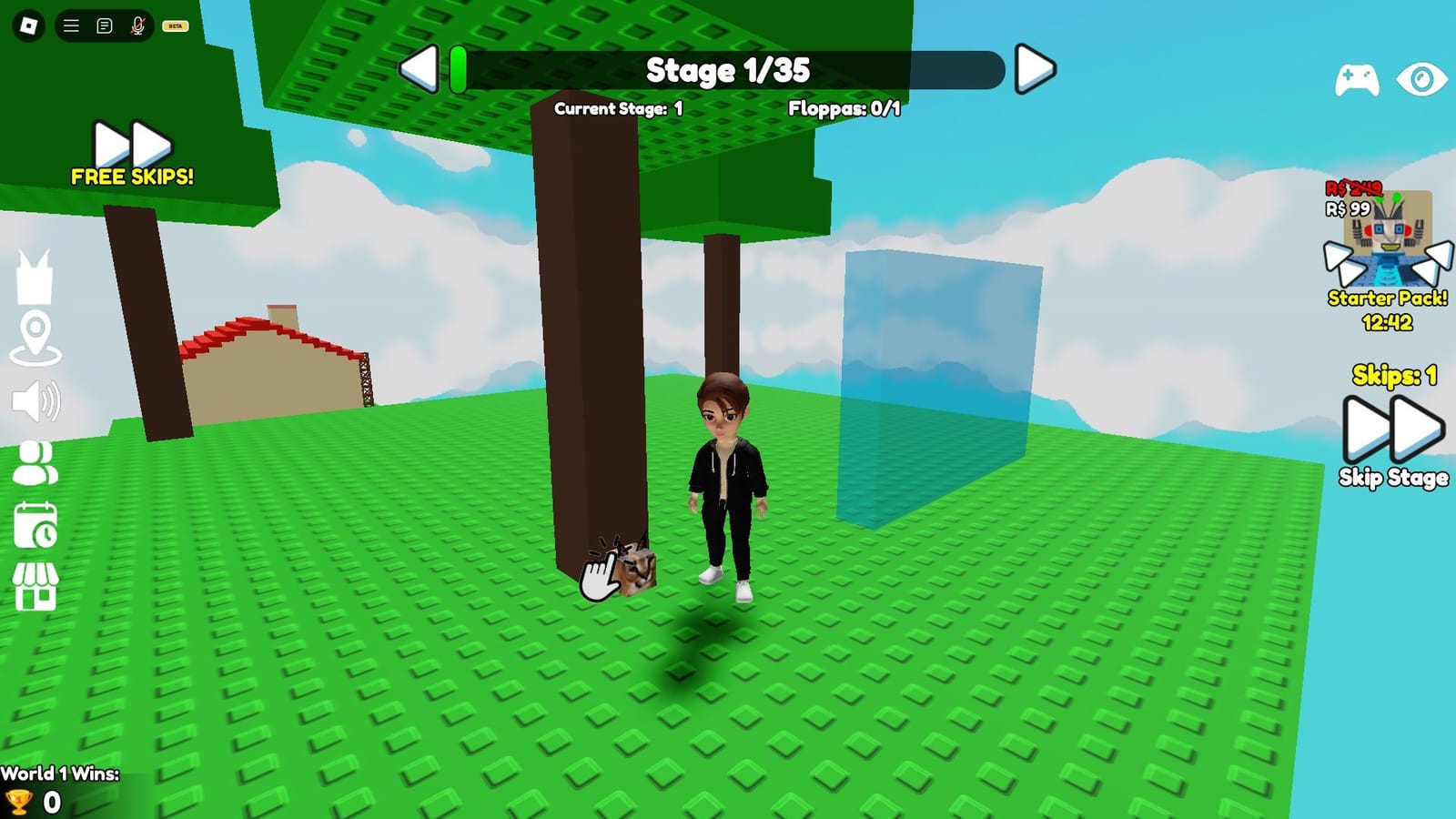The height and width of the screenshot is (819, 1456).
Task: Open the Roblox main menu
Action: tap(26, 25)
